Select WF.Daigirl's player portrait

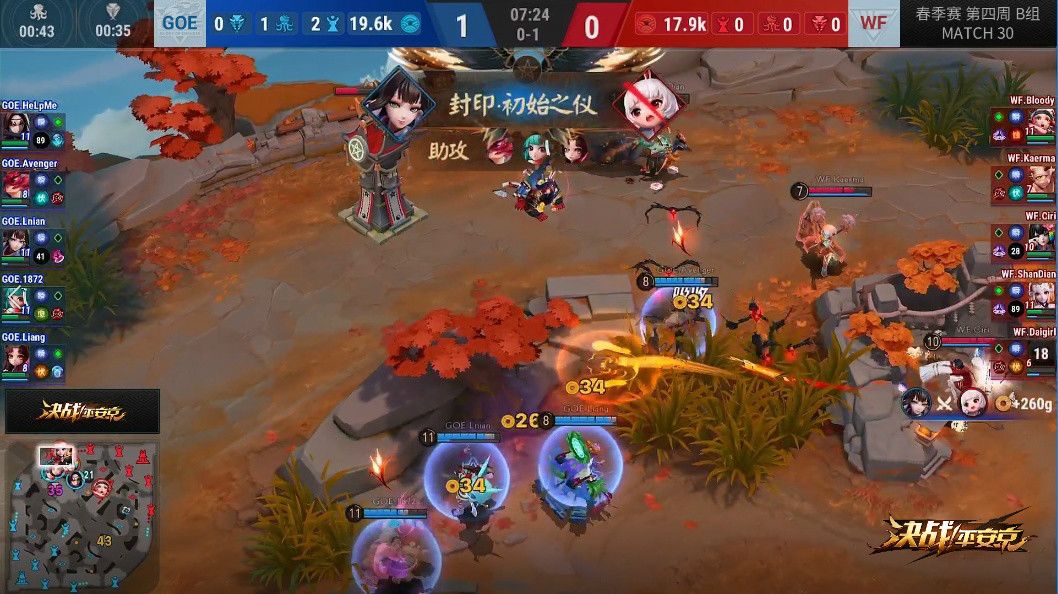(1042, 355)
